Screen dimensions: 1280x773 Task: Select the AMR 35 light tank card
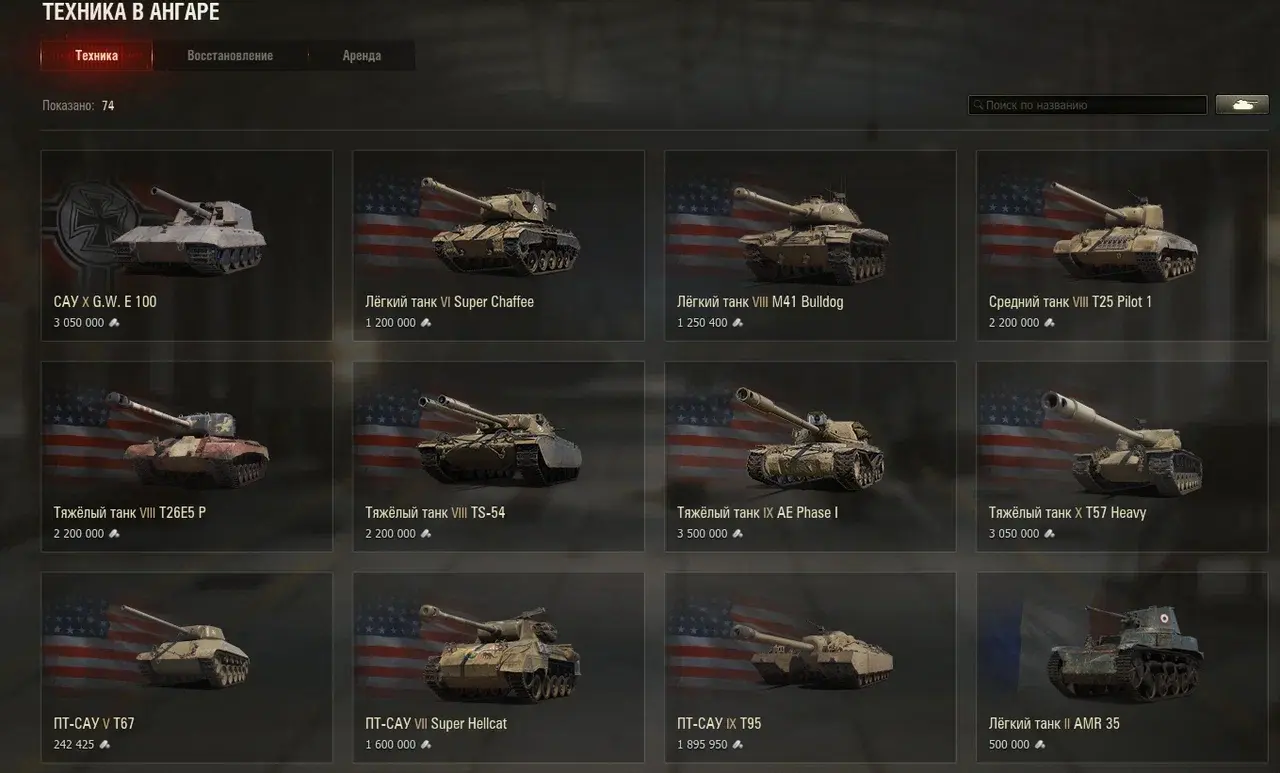pos(1122,667)
